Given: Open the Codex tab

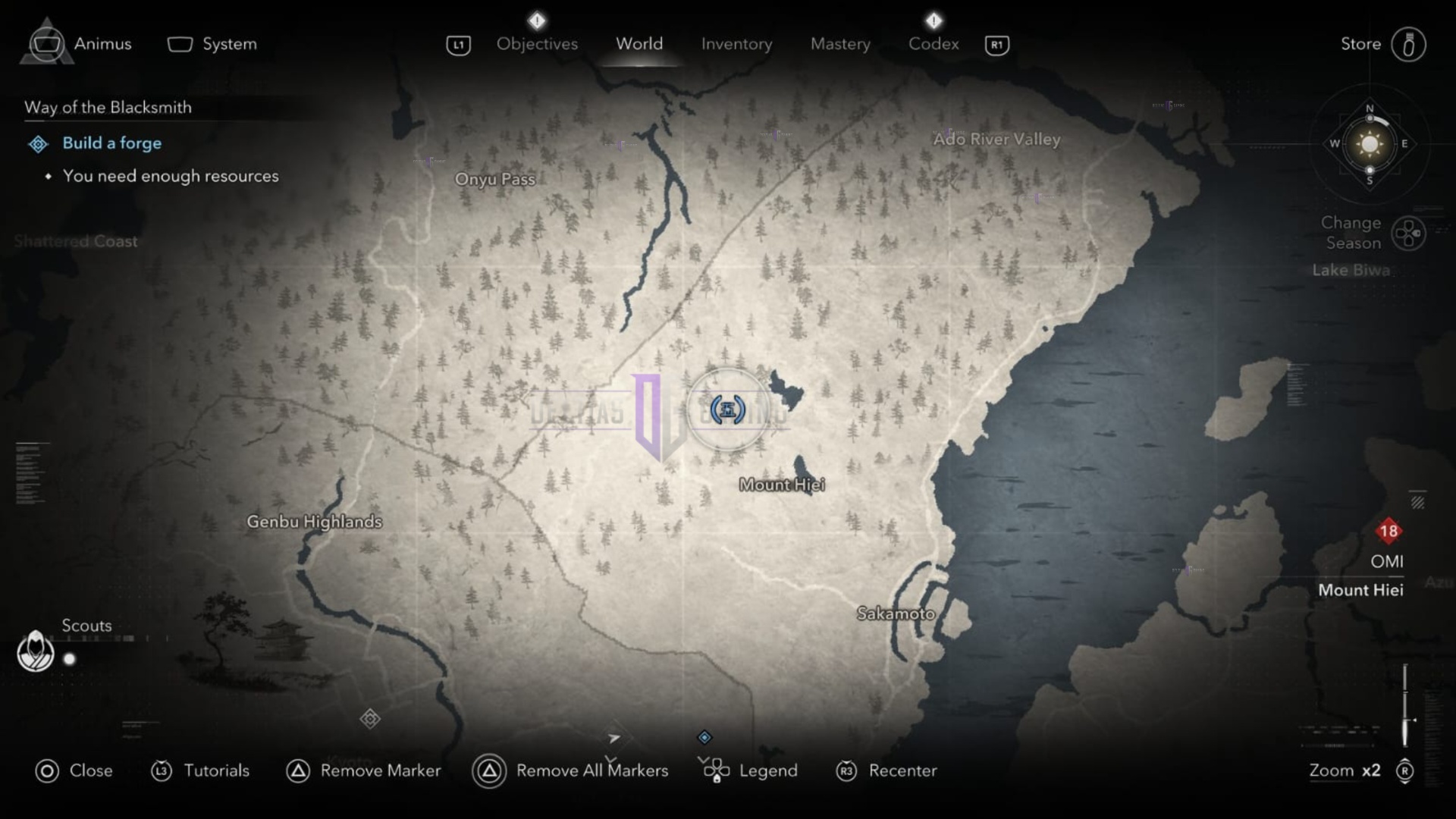Looking at the screenshot, I should 933,43.
